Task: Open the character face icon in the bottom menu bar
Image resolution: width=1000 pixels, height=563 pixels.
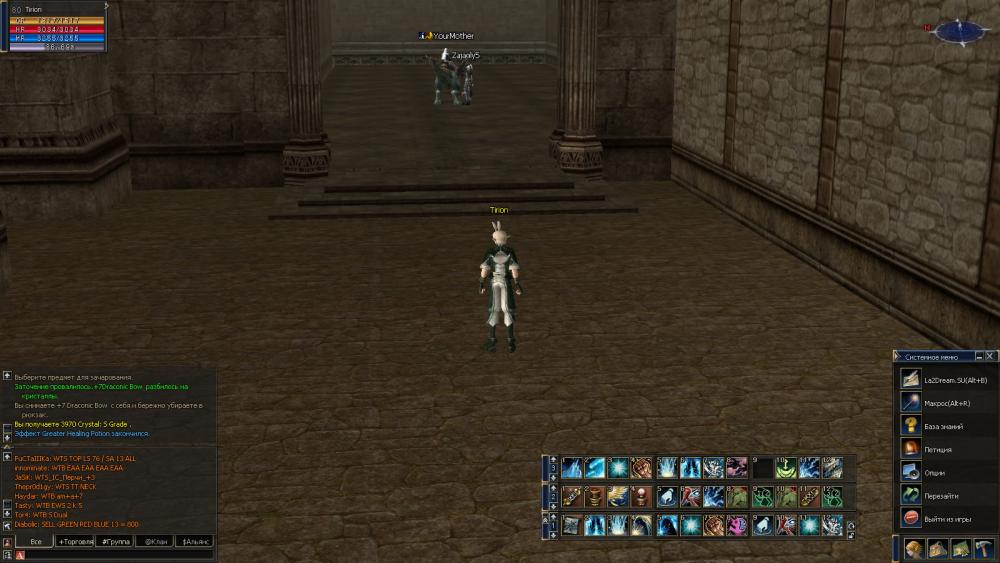Action: click(x=914, y=548)
